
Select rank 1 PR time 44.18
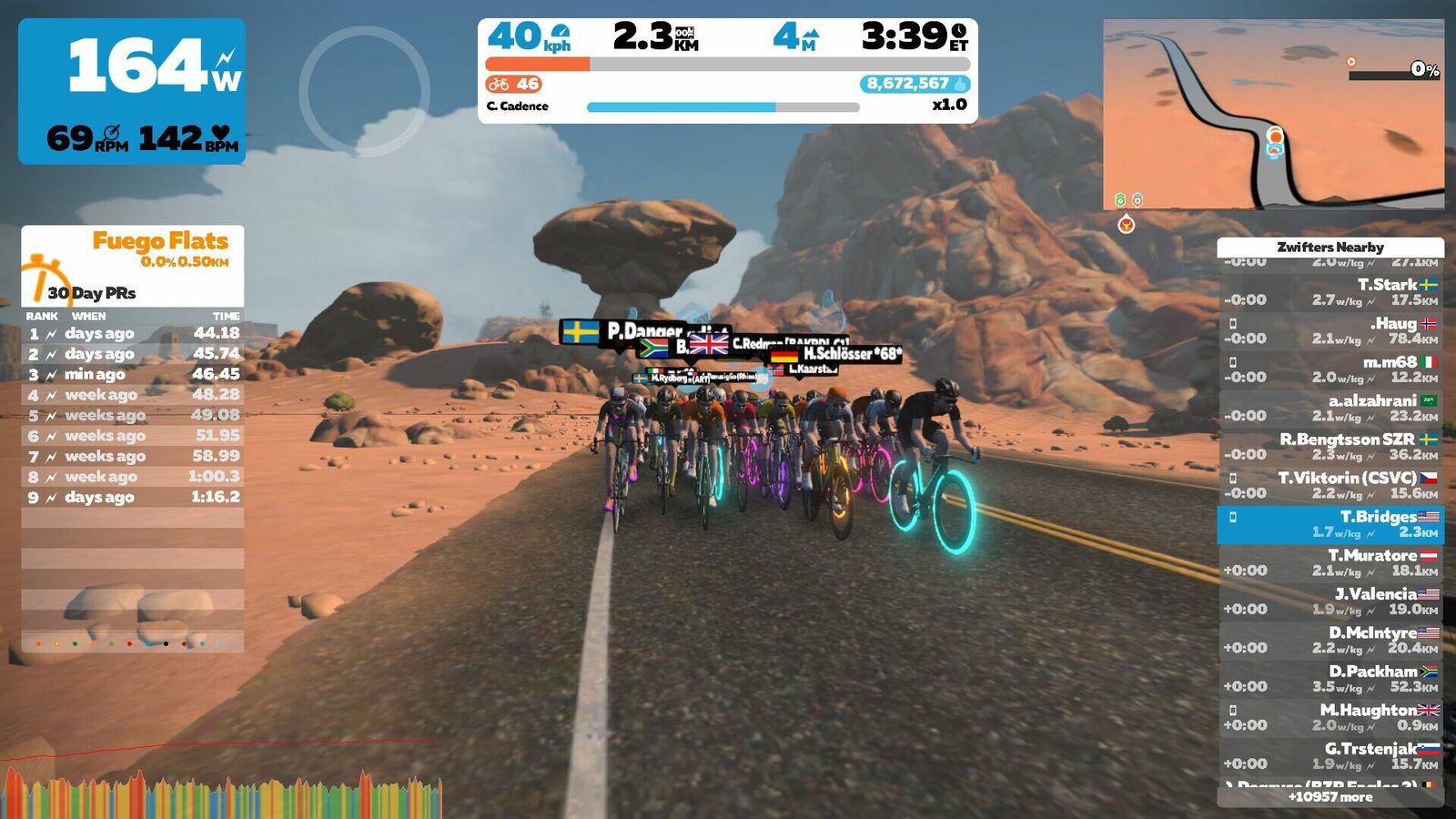[133, 334]
